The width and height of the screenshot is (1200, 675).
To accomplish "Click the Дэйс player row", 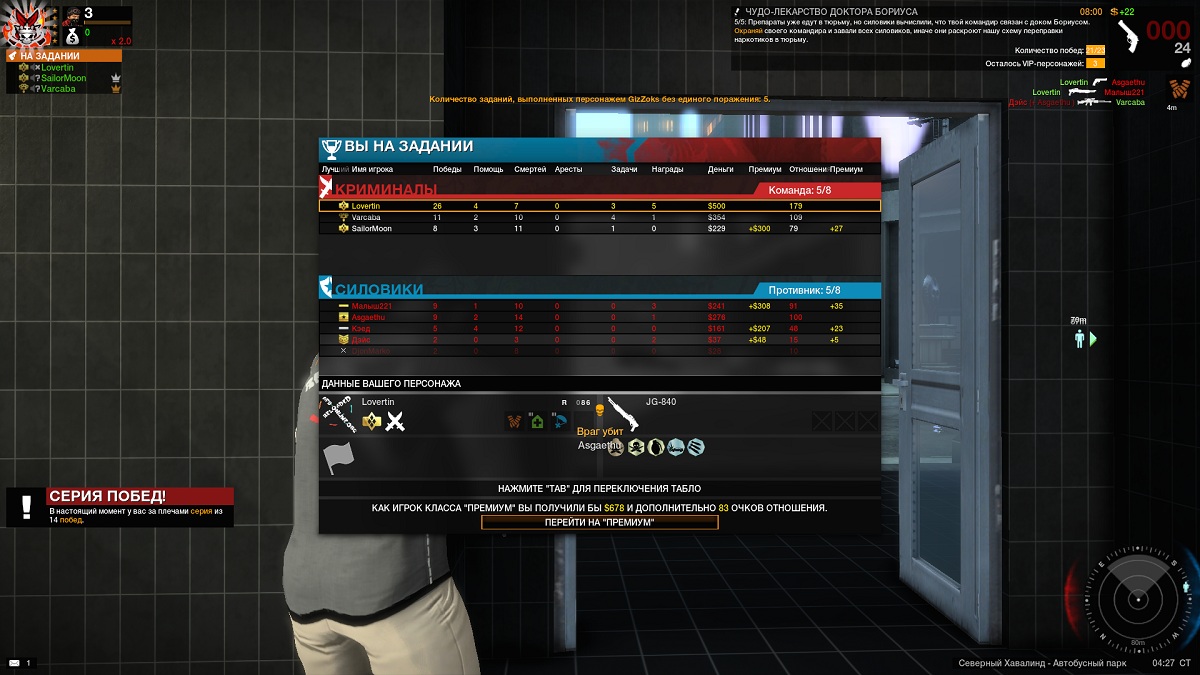I will (x=599, y=340).
